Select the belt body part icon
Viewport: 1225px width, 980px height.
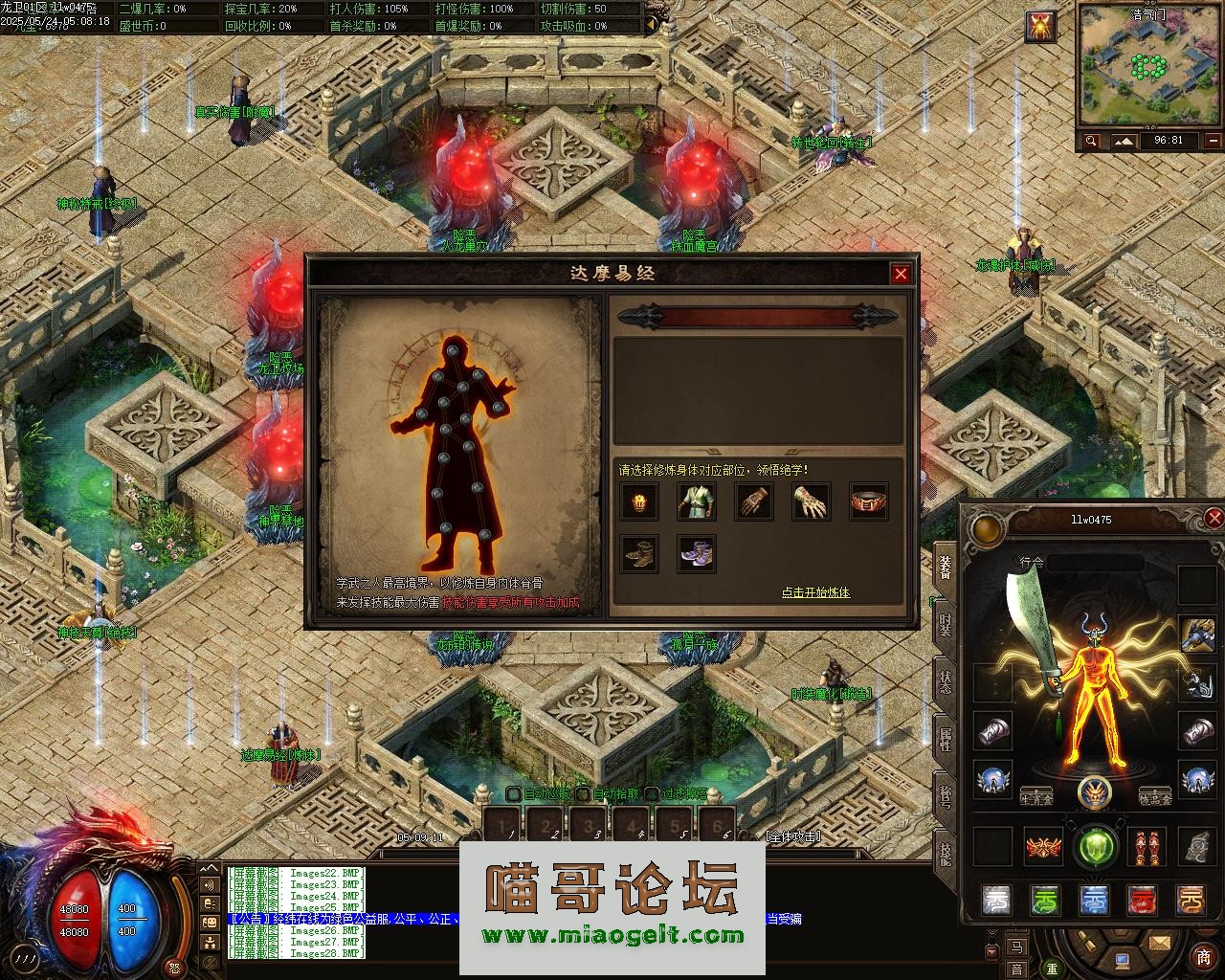click(x=869, y=501)
